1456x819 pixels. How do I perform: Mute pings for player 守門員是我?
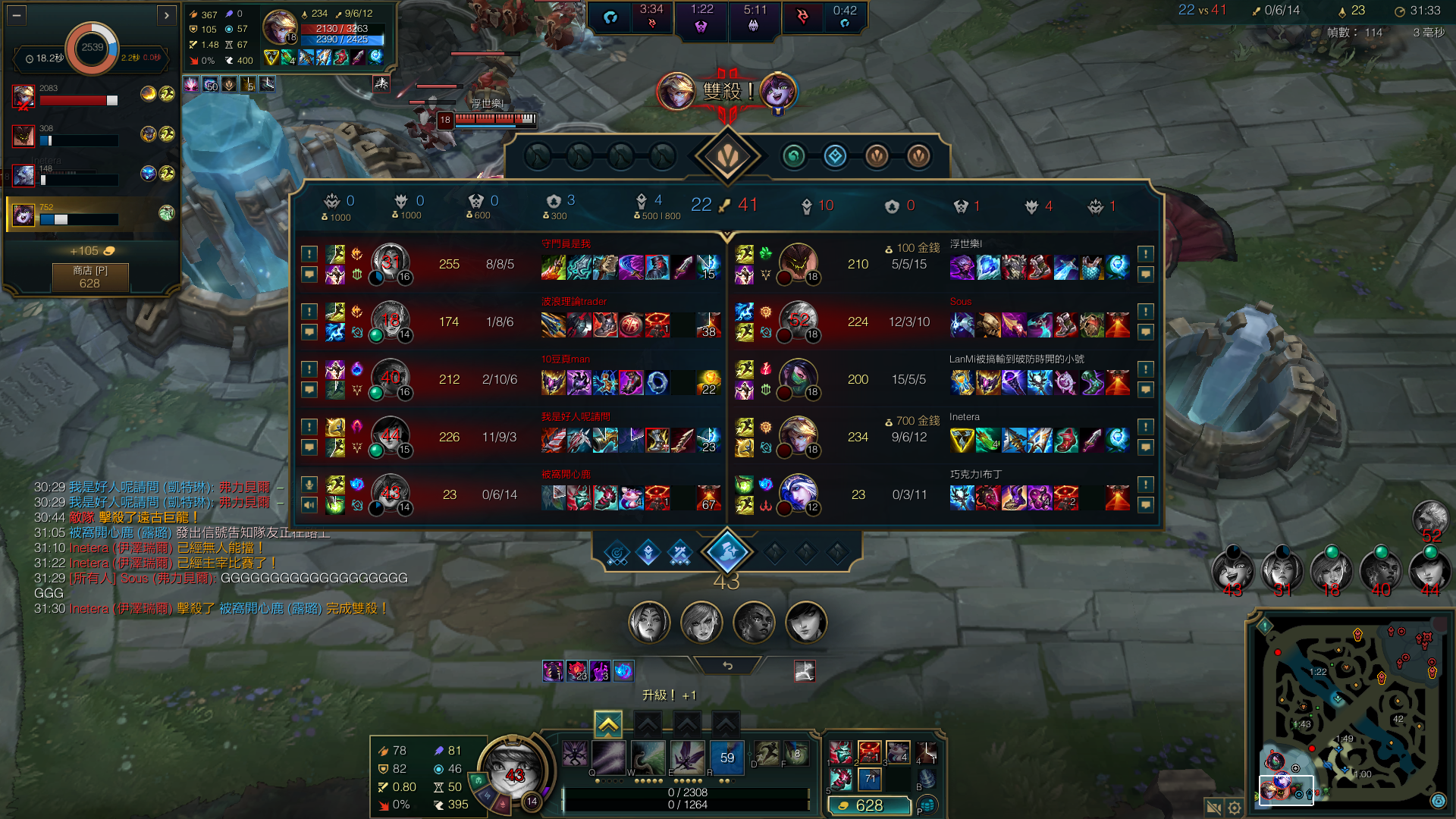tap(309, 254)
